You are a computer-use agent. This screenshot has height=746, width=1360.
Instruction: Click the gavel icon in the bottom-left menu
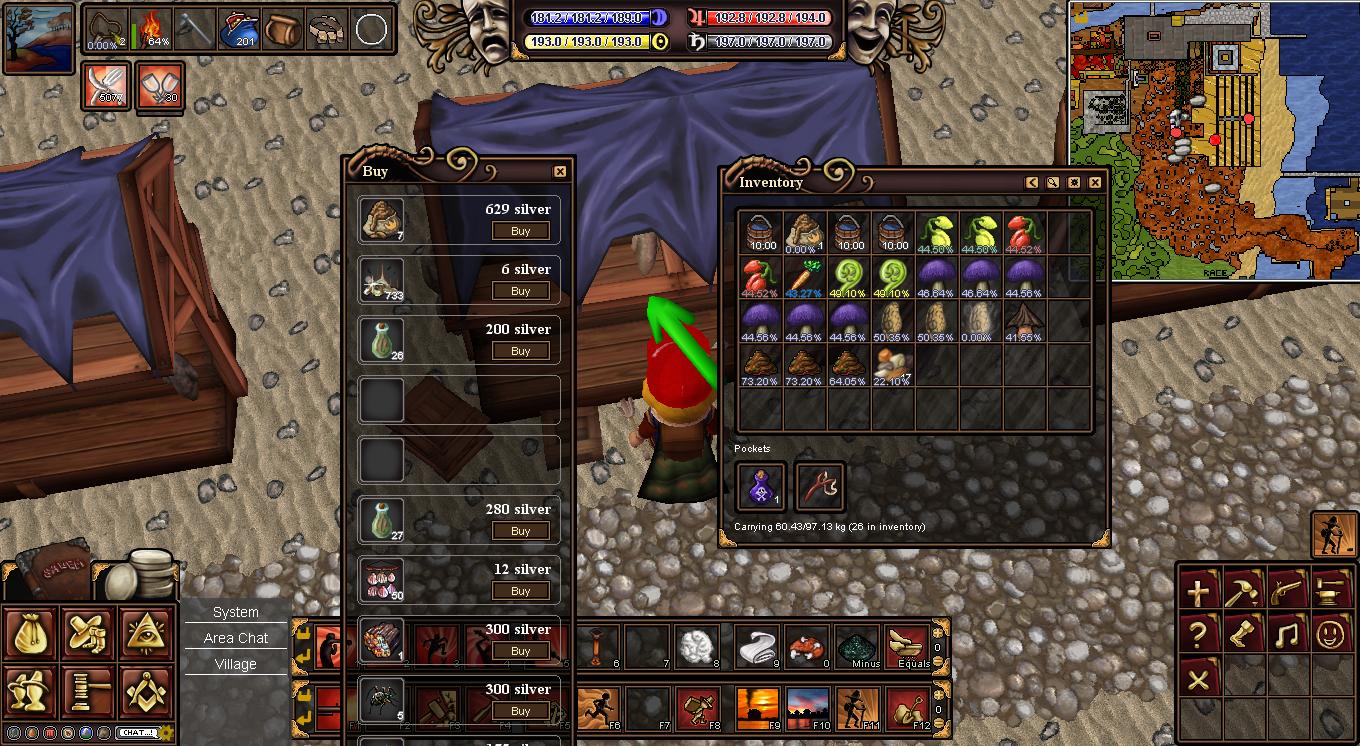click(88, 690)
